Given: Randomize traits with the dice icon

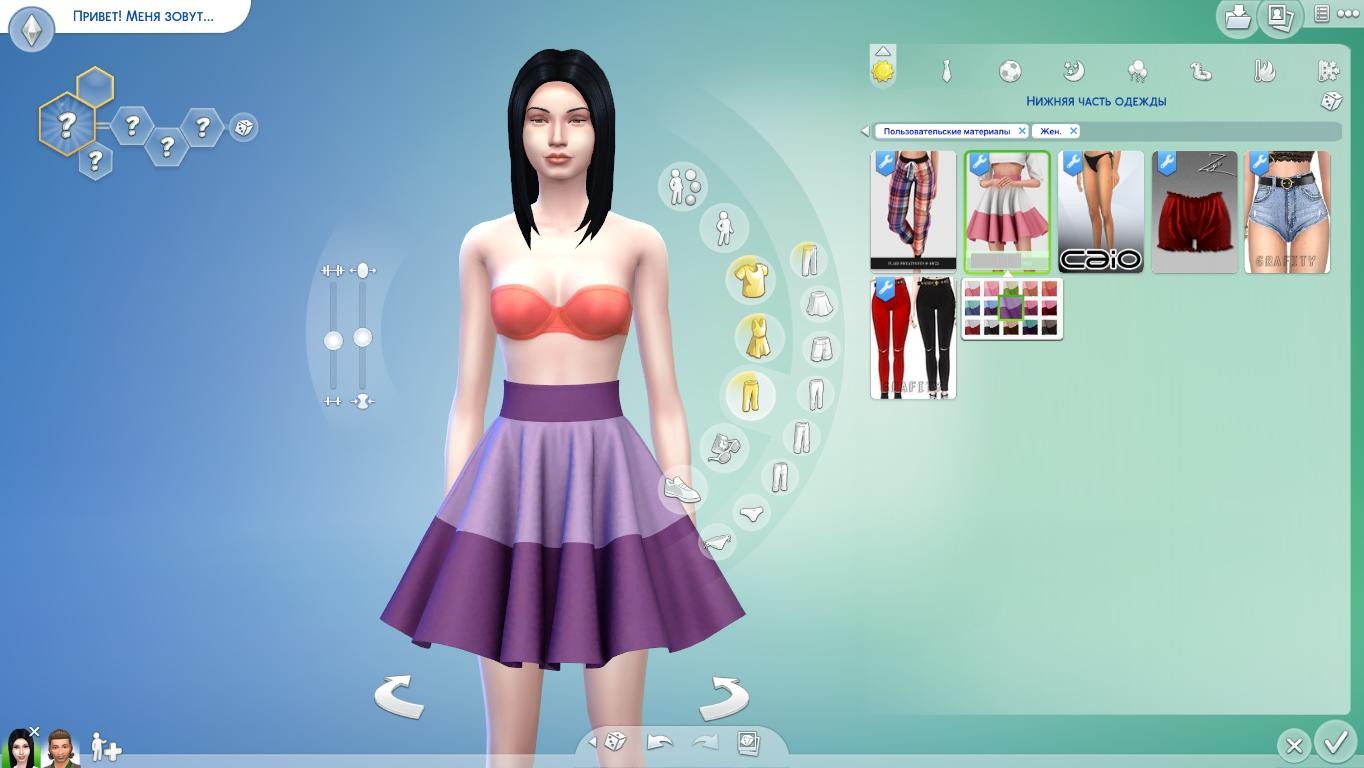Looking at the screenshot, I should point(243,128).
